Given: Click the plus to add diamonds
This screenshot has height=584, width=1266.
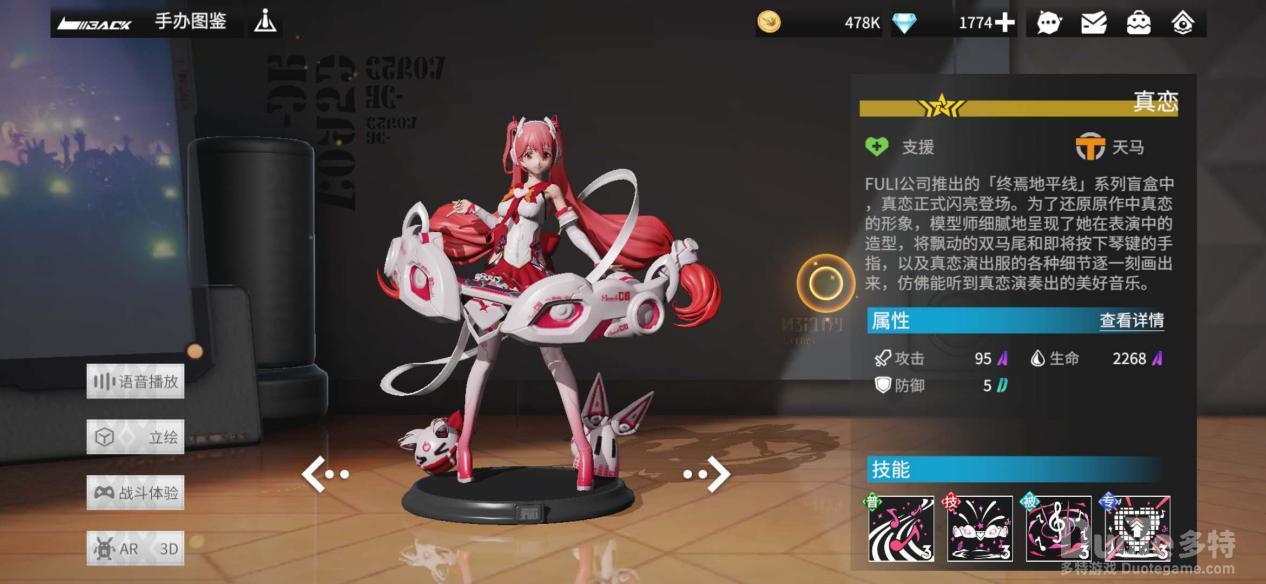Looking at the screenshot, I should coord(1004,22).
